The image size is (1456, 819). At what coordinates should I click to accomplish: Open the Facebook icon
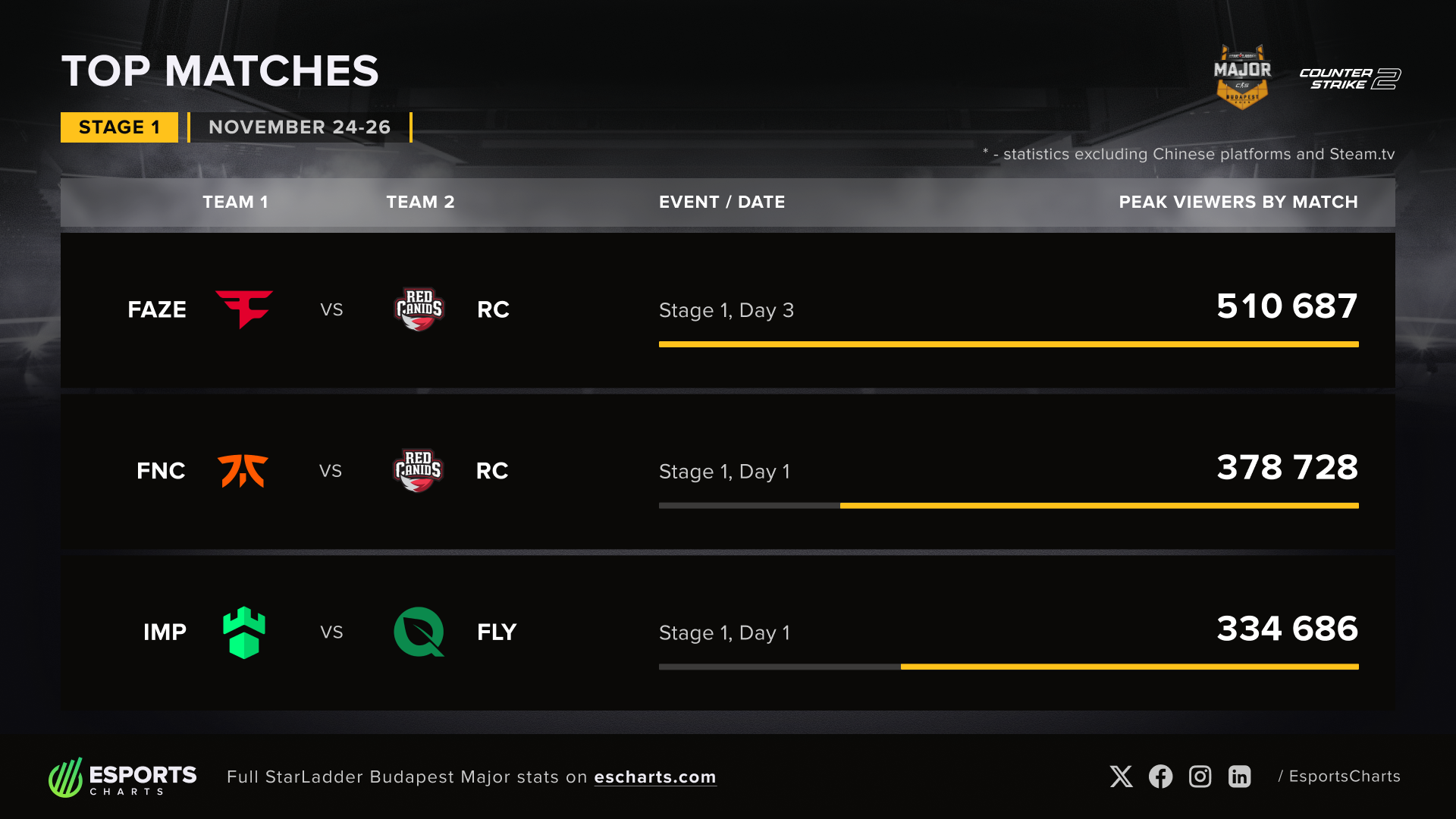[x=1160, y=777]
